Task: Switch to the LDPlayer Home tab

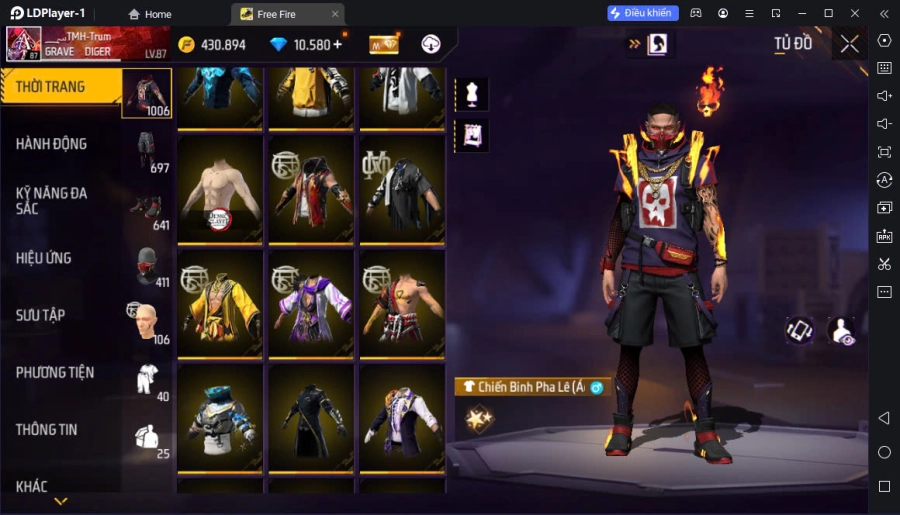Action: coord(149,14)
